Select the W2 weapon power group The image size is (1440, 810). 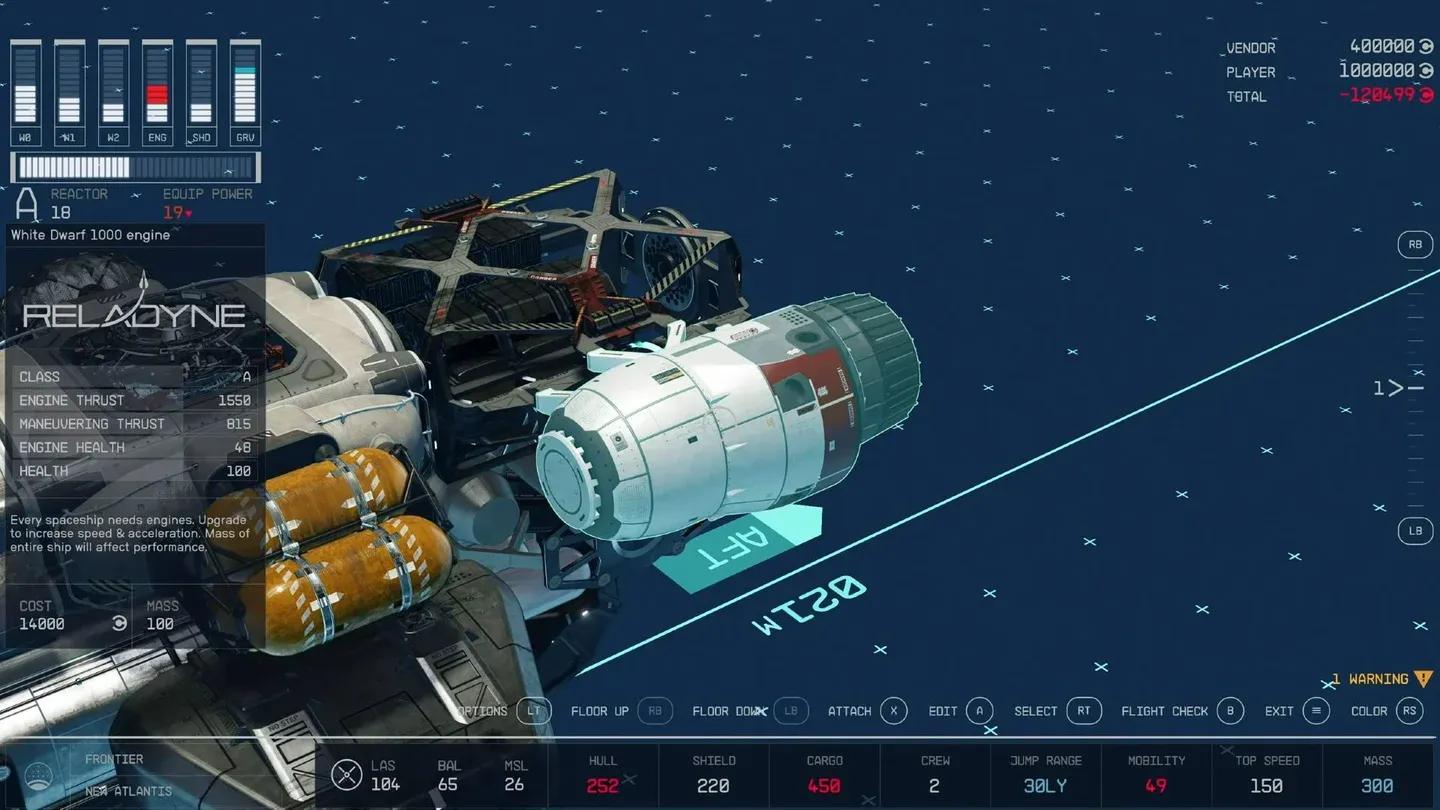112,90
